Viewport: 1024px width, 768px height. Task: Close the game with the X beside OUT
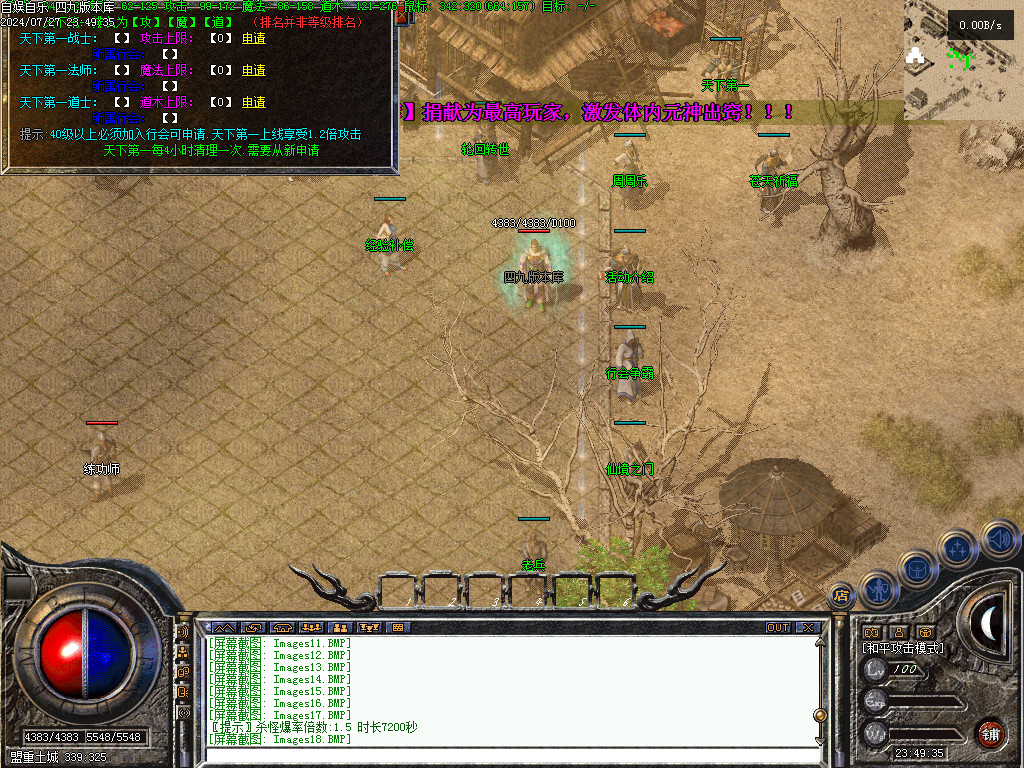pyautogui.click(x=808, y=628)
